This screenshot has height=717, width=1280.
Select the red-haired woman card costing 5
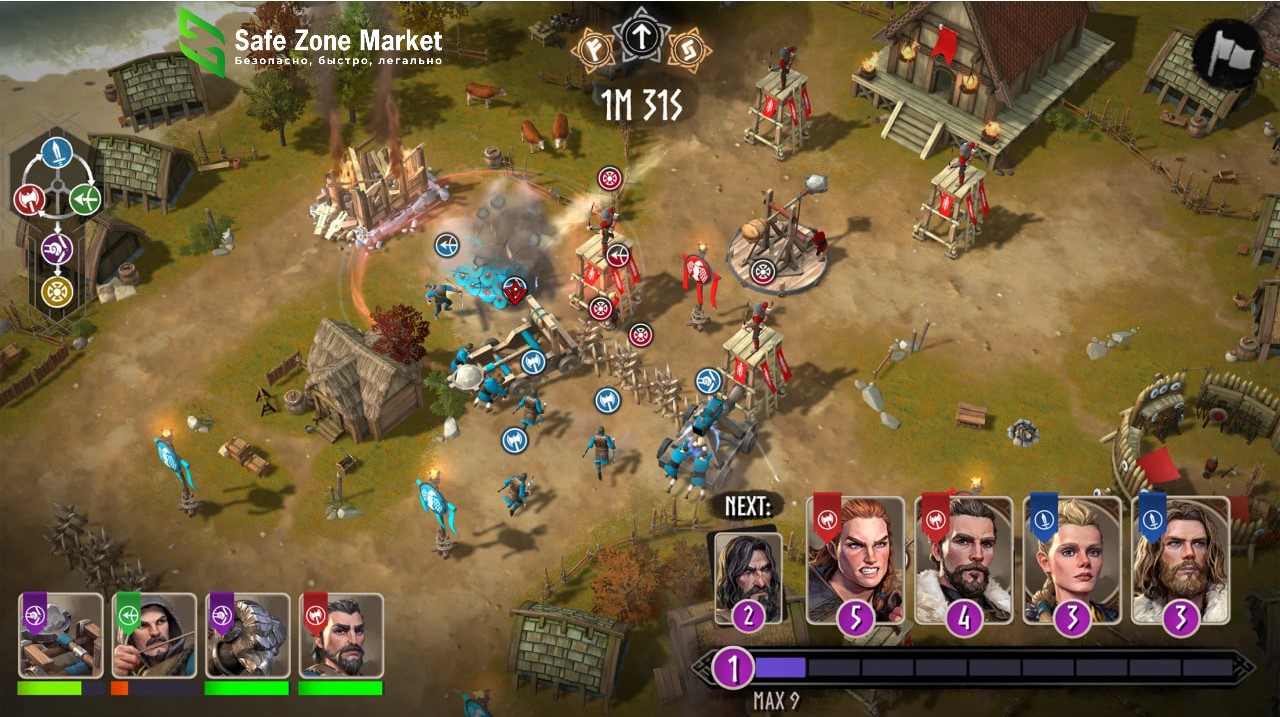[x=855, y=560]
